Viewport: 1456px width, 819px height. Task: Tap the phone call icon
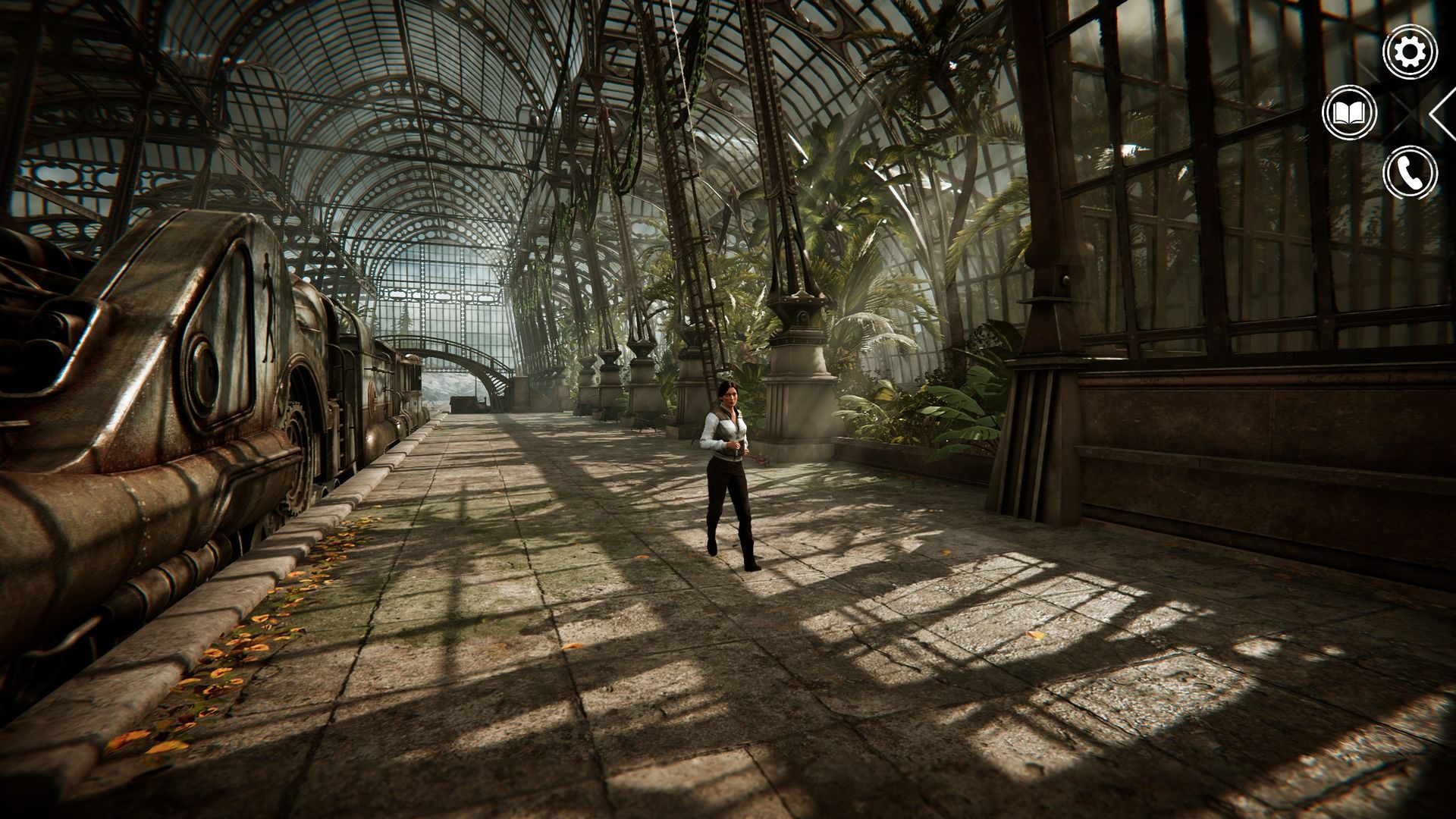1410,173
